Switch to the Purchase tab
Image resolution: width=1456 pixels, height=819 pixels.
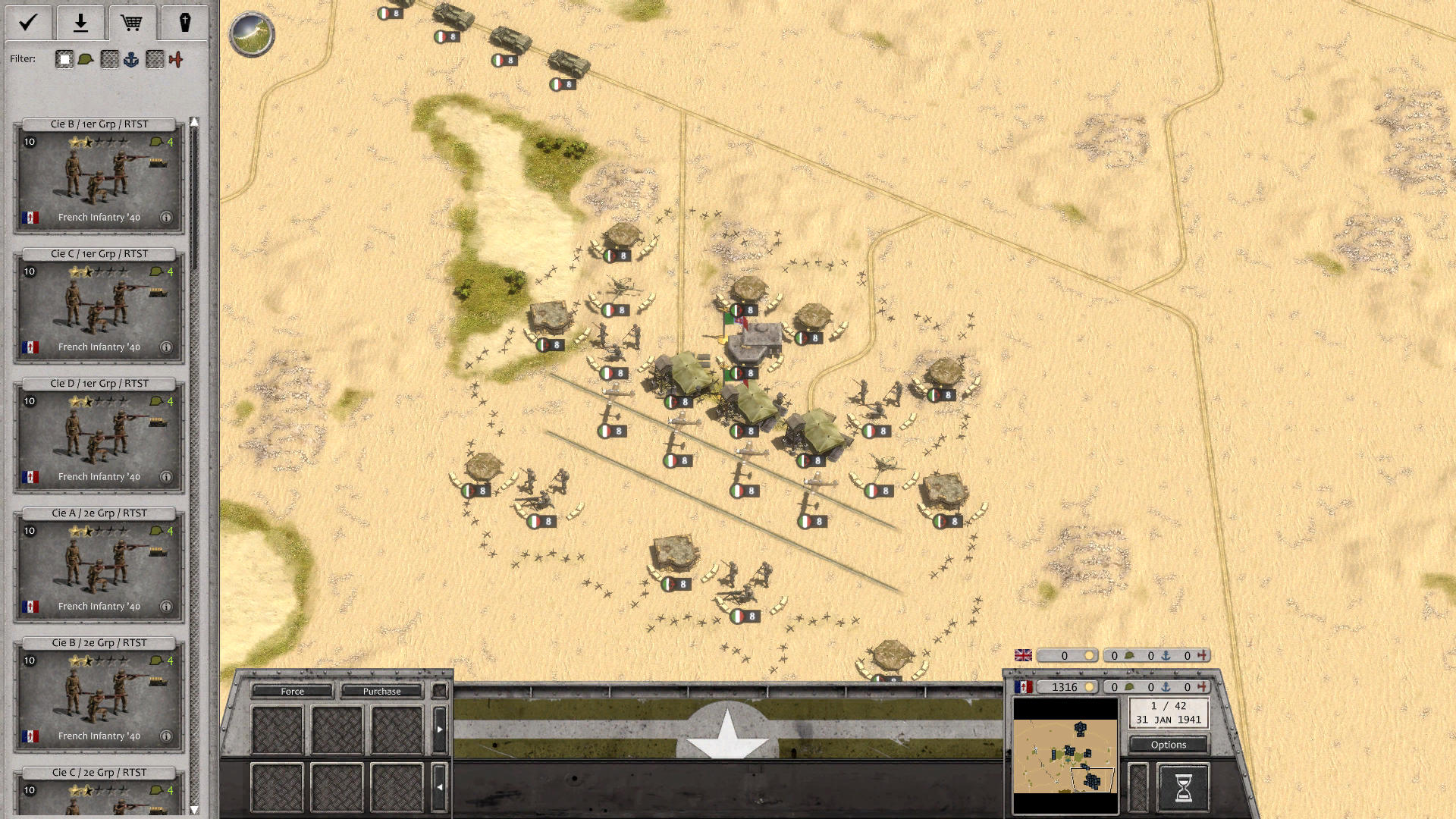382,691
